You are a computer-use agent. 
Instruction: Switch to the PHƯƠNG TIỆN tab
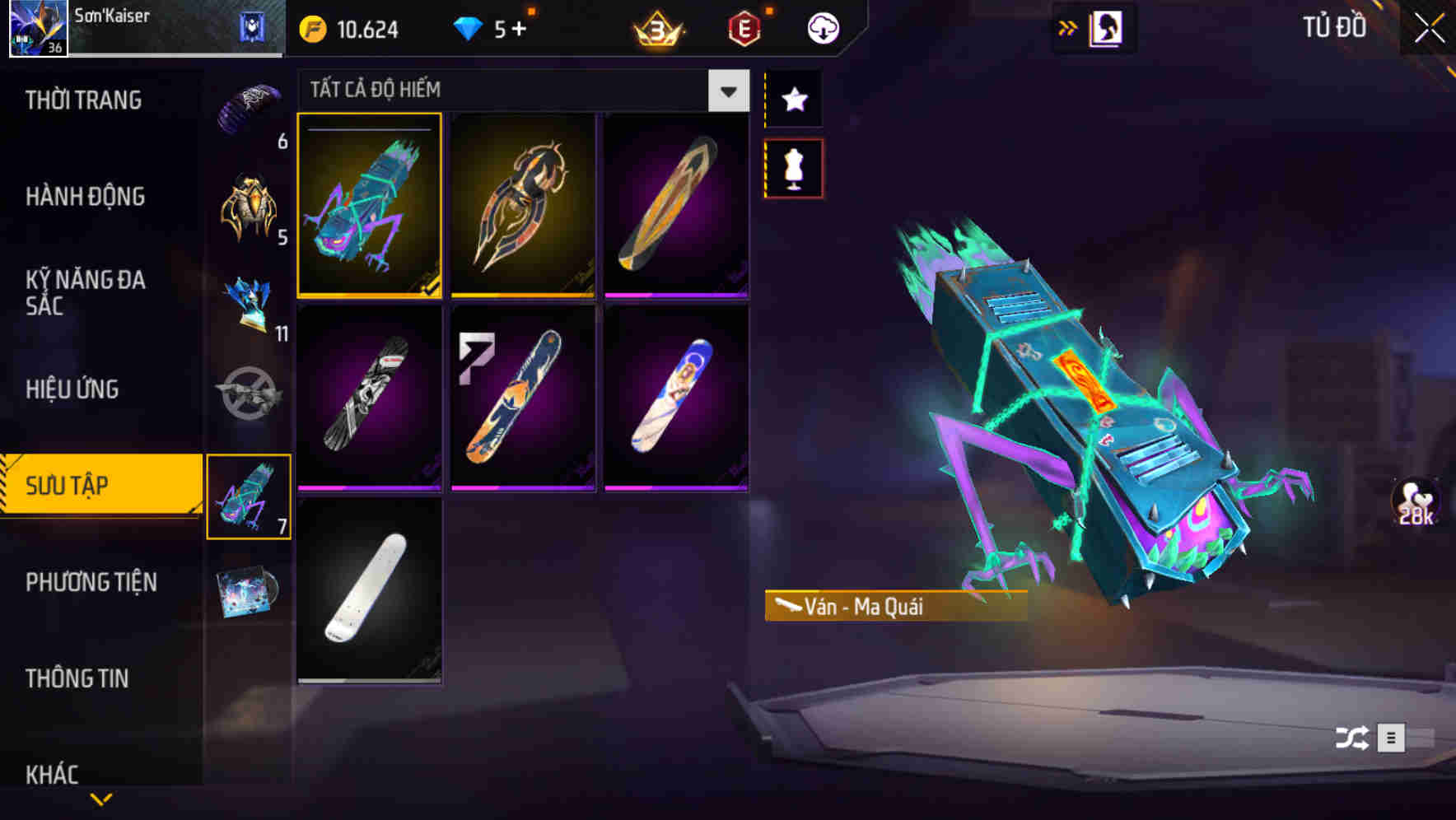tap(91, 582)
